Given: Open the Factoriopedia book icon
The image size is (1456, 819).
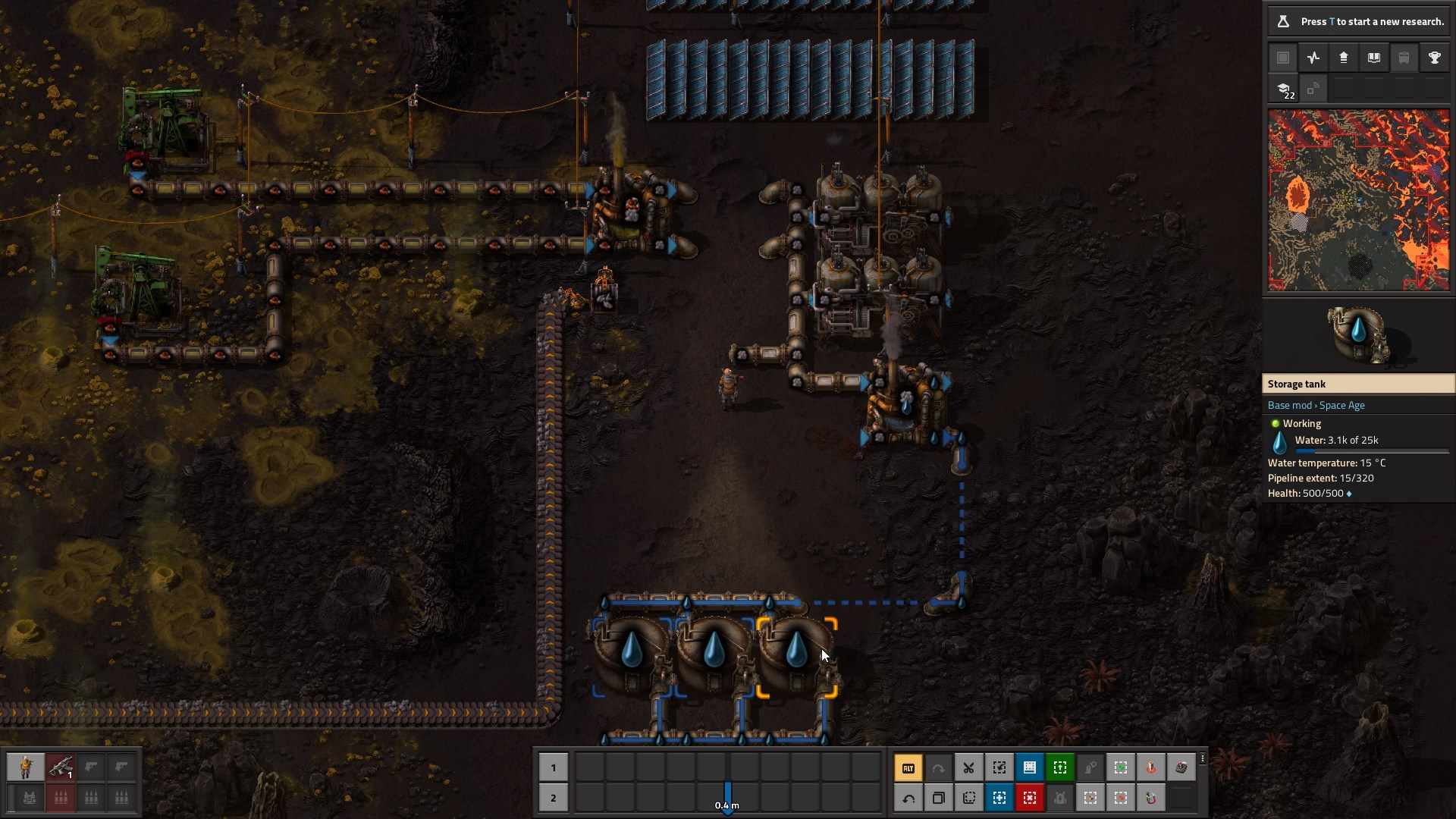Looking at the screenshot, I should [1374, 58].
